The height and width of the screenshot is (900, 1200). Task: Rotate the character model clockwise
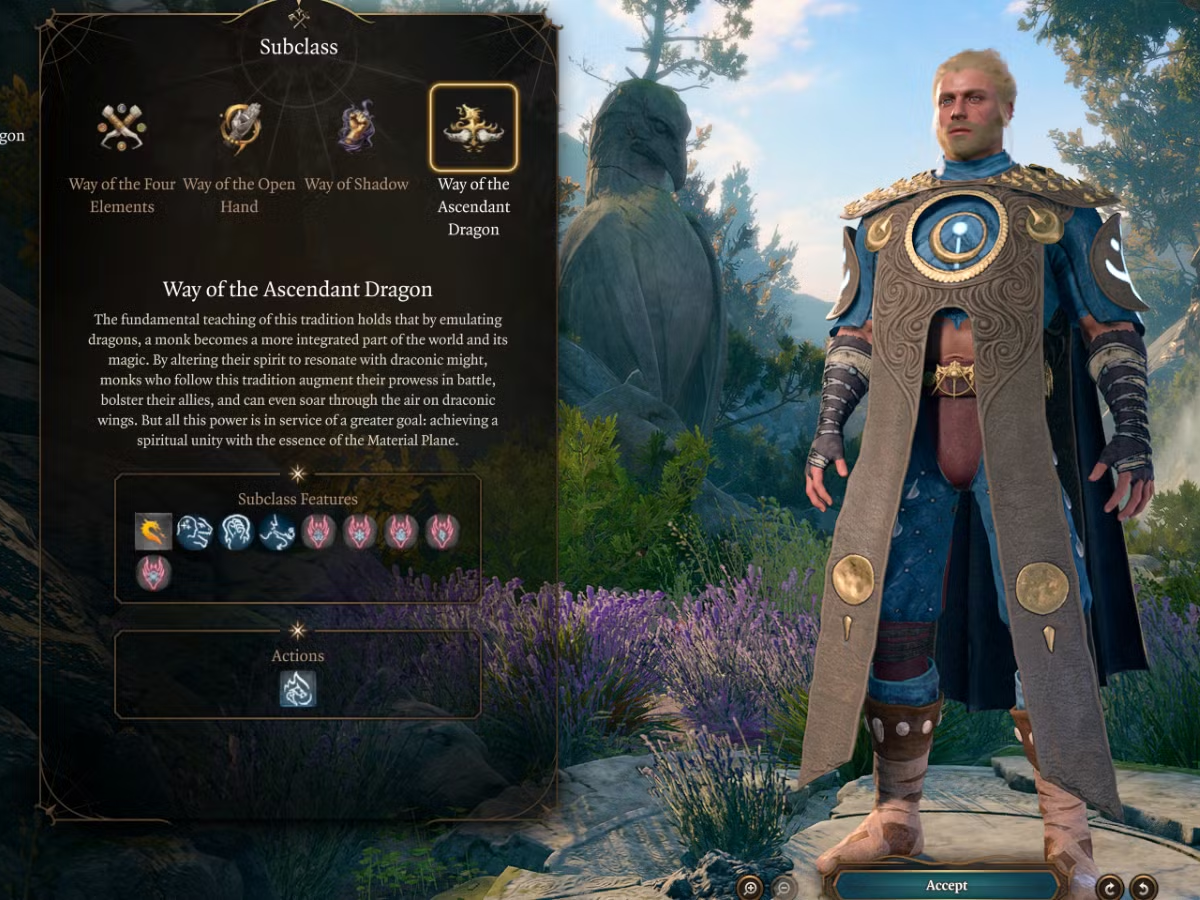(1110, 886)
